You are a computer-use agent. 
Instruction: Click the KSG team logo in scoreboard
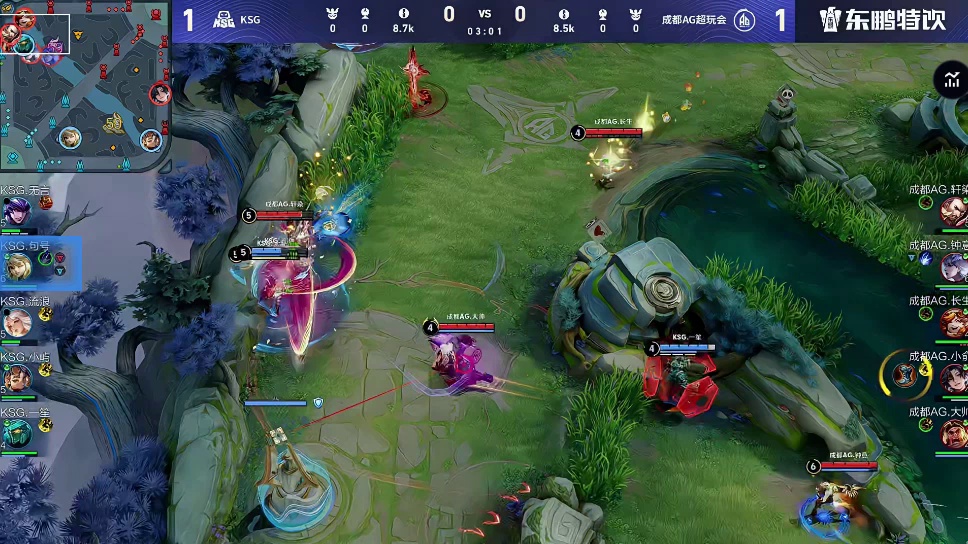click(225, 19)
